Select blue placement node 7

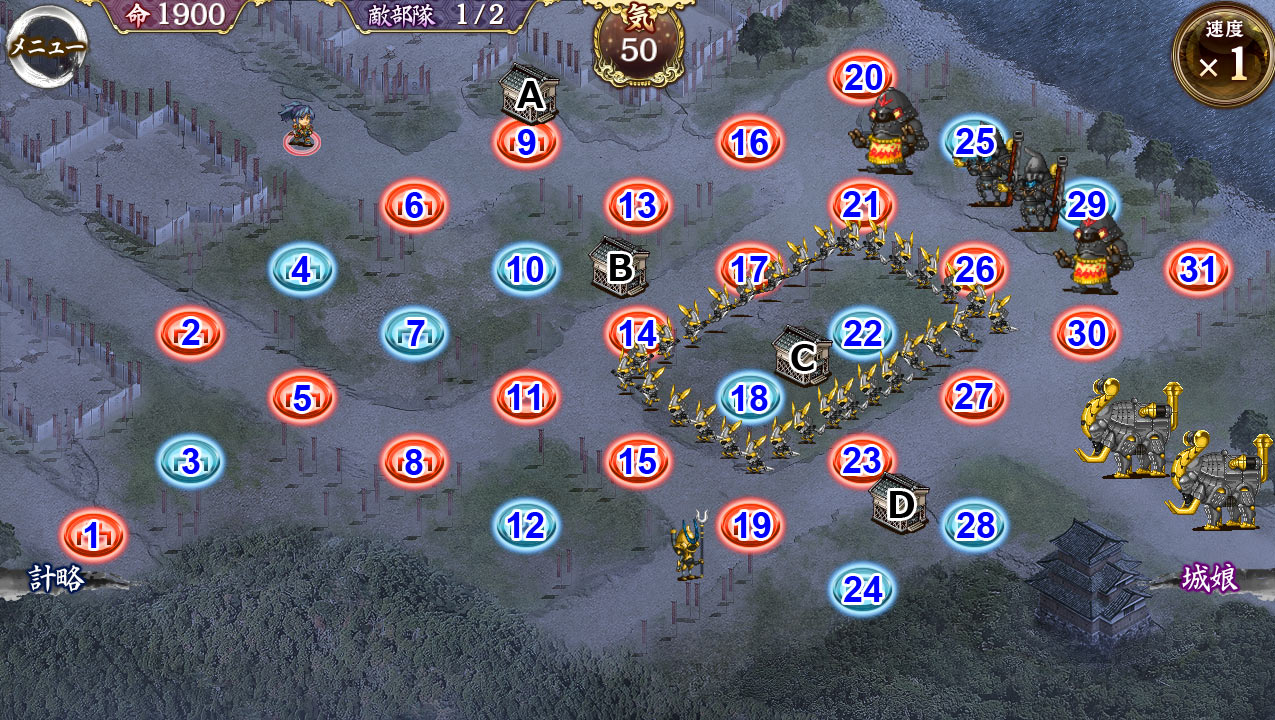pyautogui.click(x=414, y=333)
